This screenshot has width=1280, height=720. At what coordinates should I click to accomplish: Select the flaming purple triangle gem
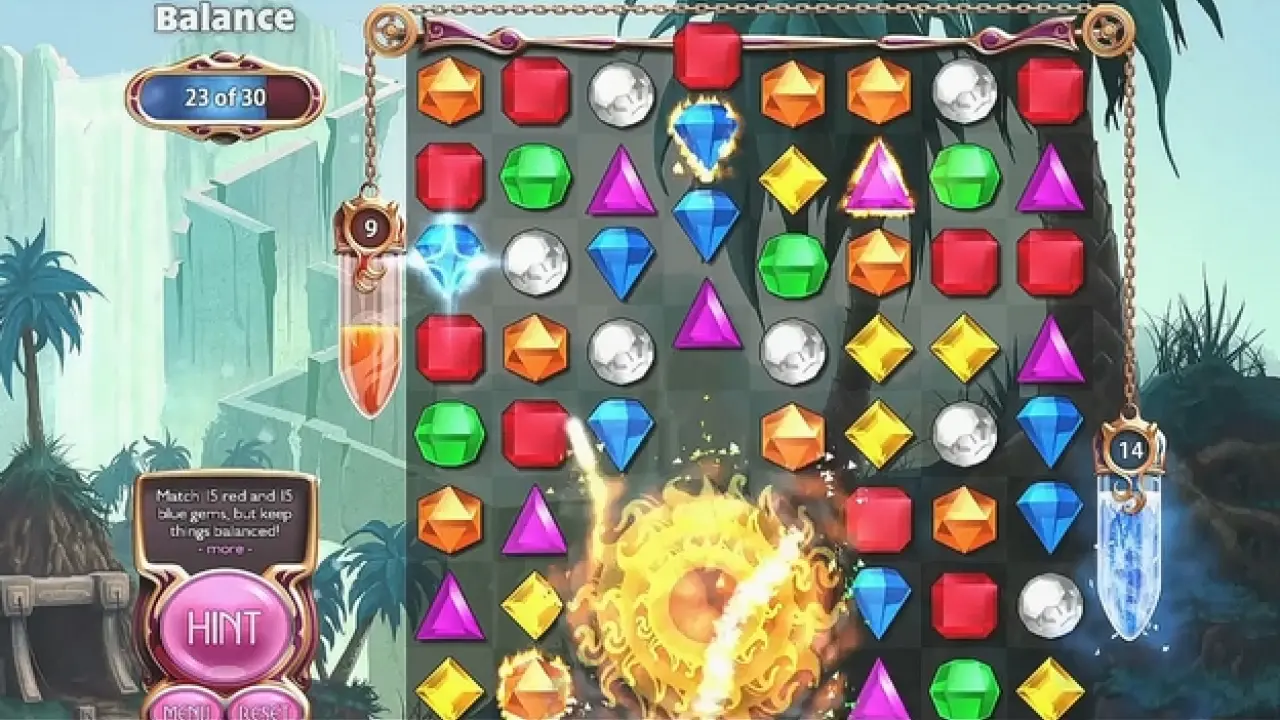click(878, 178)
